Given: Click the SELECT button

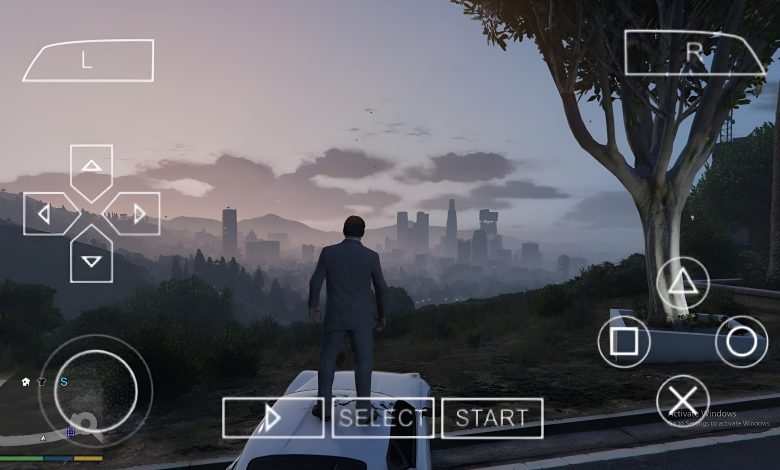Looking at the screenshot, I should pos(383,418).
